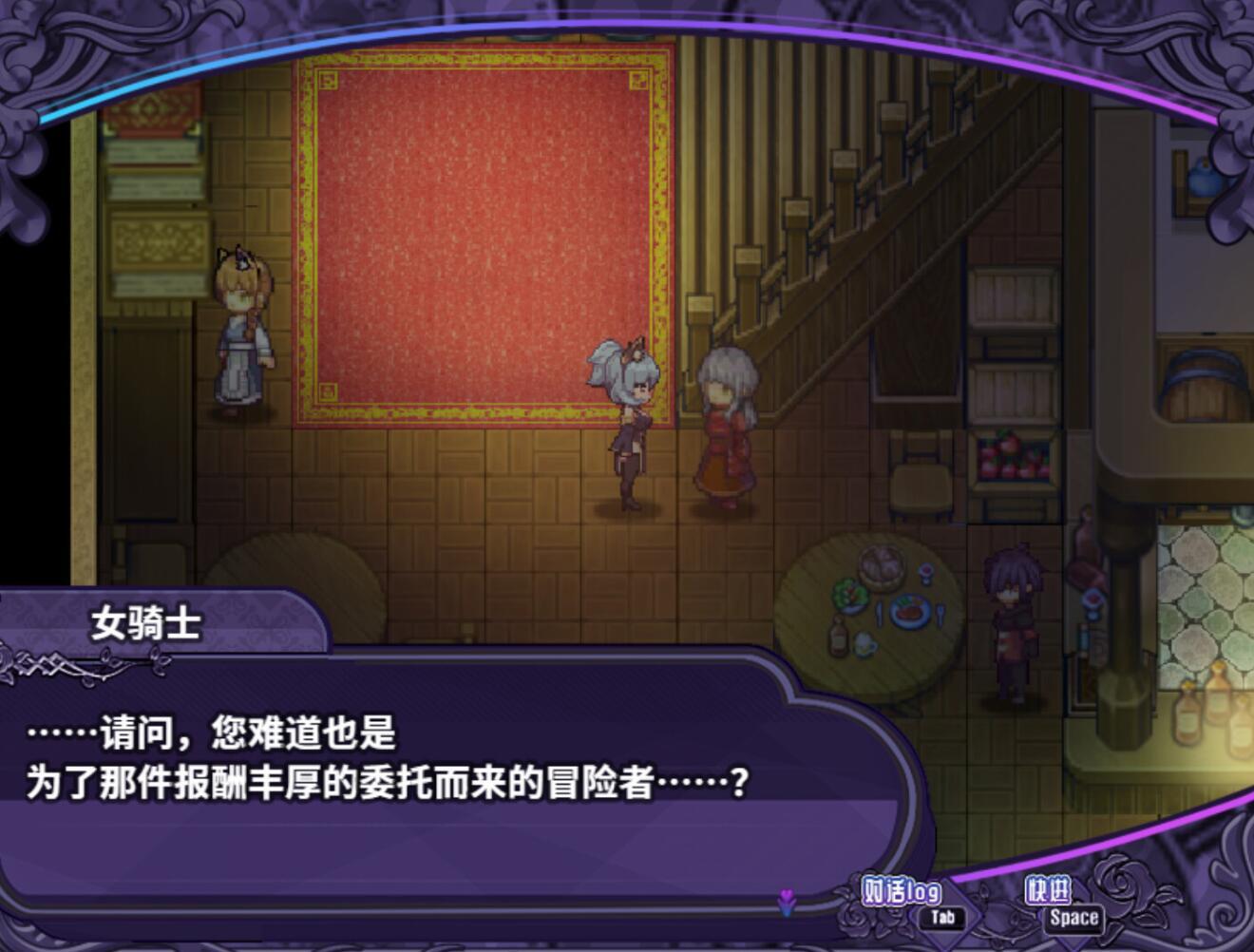Select the silver-ponytail heroine sprite
The image size is (1254, 952).
click(x=630, y=428)
